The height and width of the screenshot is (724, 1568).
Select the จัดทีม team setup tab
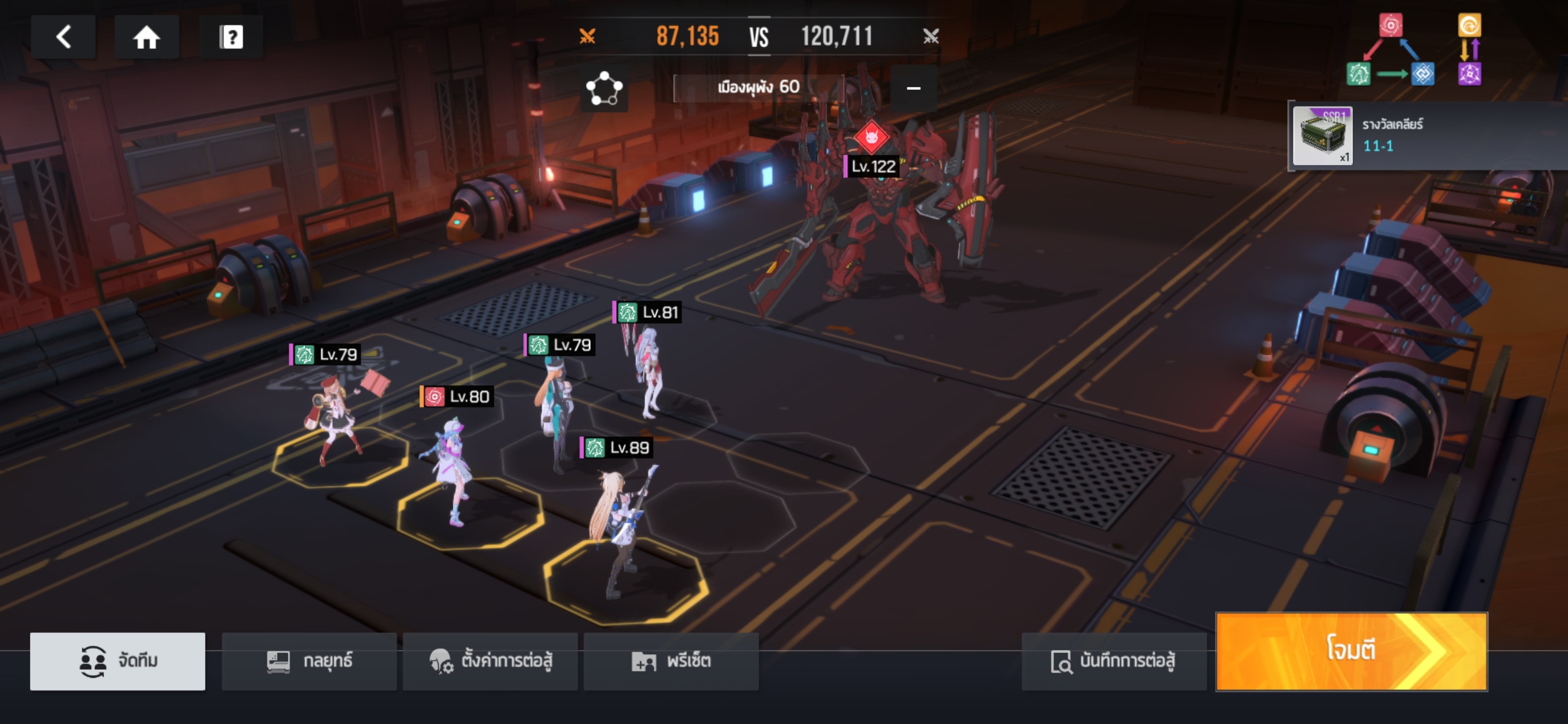coord(118,661)
